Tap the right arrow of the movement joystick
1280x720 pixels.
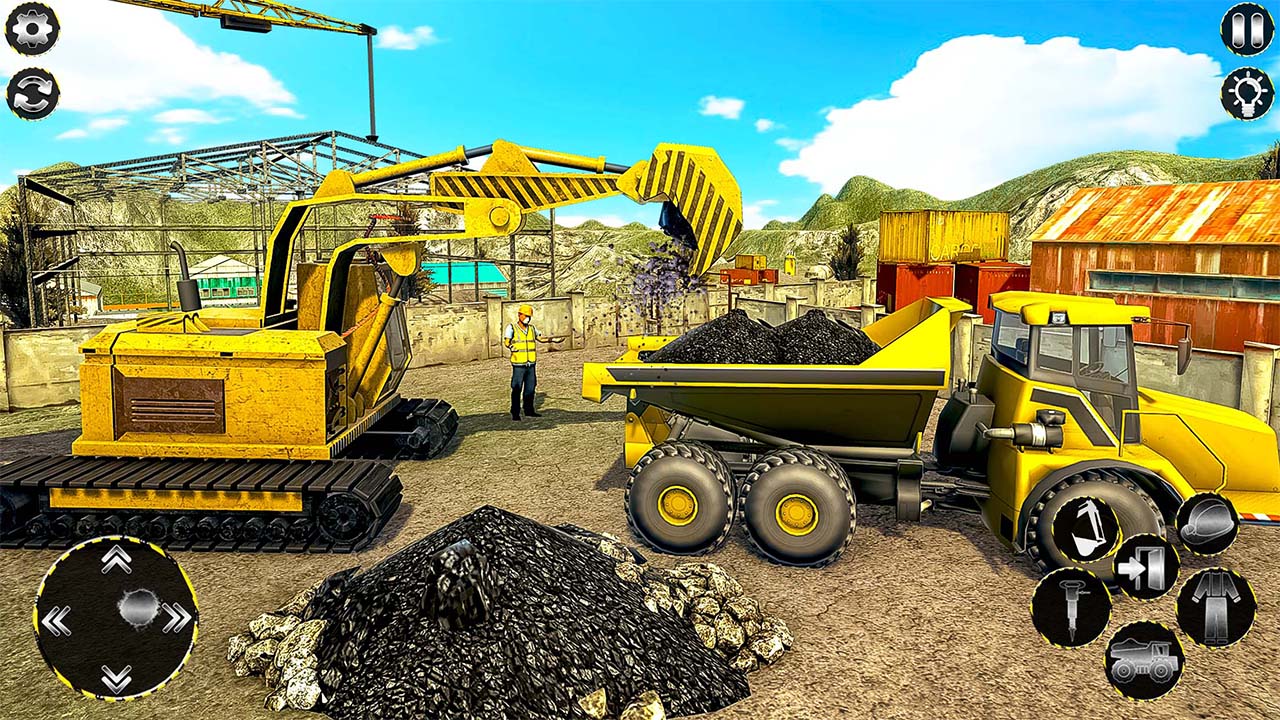[x=178, y=618]
